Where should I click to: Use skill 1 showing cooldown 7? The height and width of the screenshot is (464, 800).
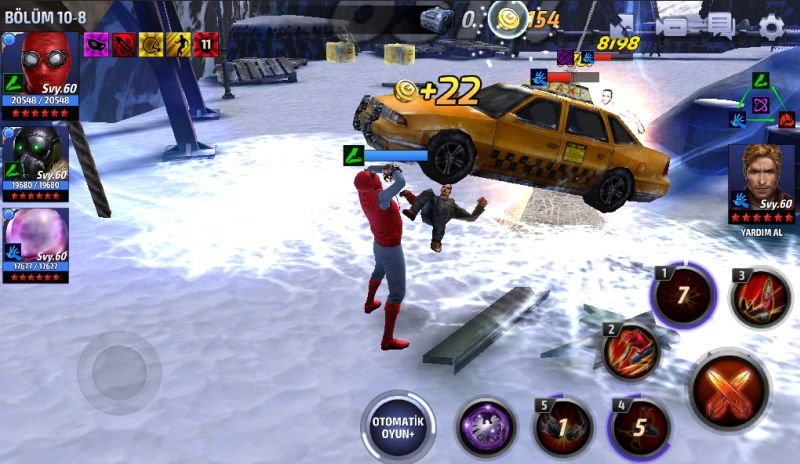[683, 297]
